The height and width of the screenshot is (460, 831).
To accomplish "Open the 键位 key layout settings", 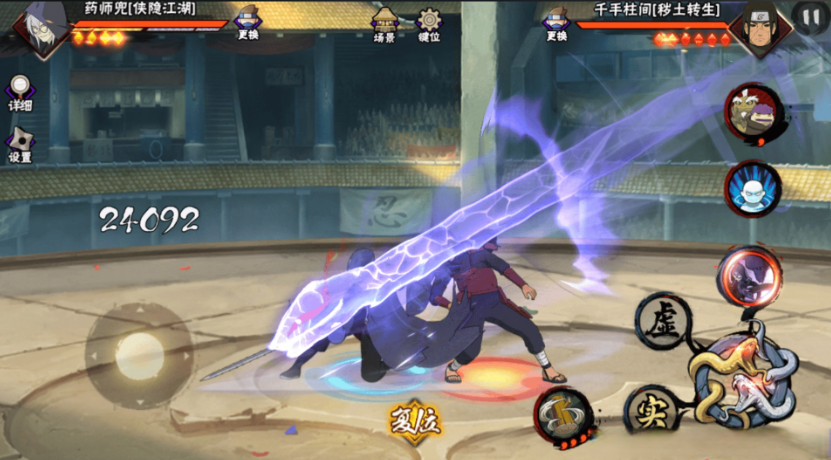I will tap(429, 23).
